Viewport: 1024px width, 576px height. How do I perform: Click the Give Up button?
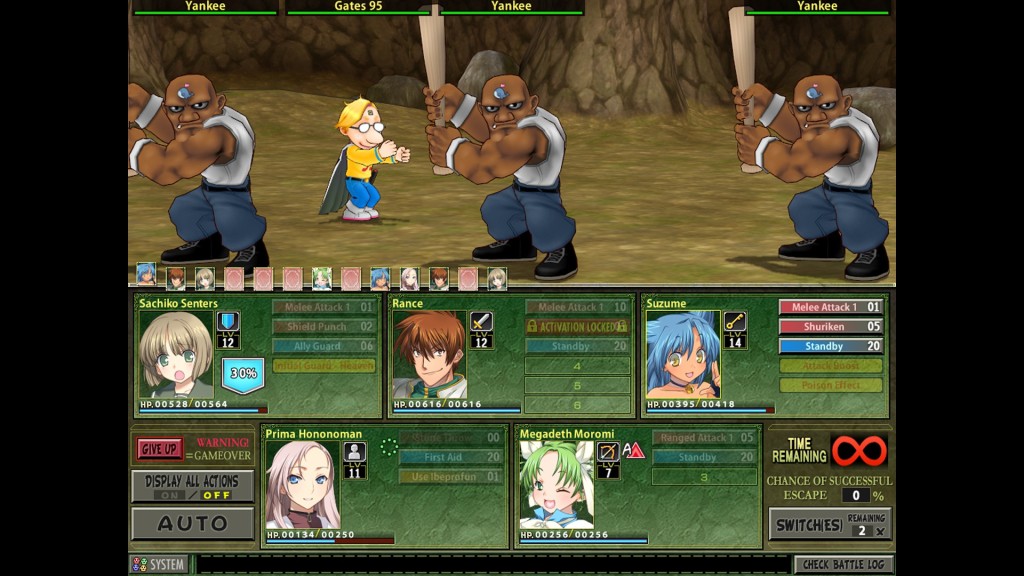pos(160,449)
